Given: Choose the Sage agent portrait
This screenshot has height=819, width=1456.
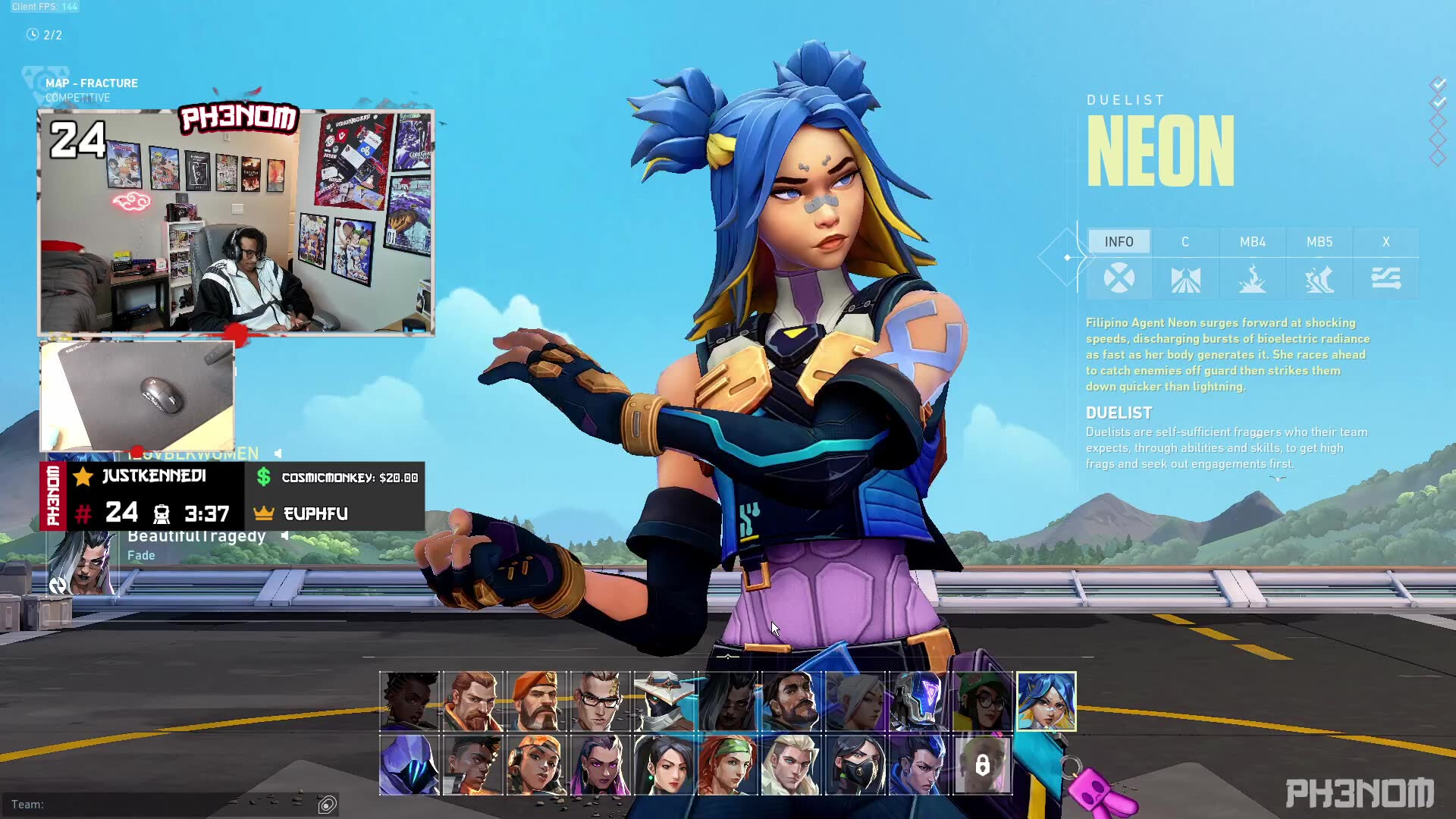Looking at the screenshot, I should [664, 765].
